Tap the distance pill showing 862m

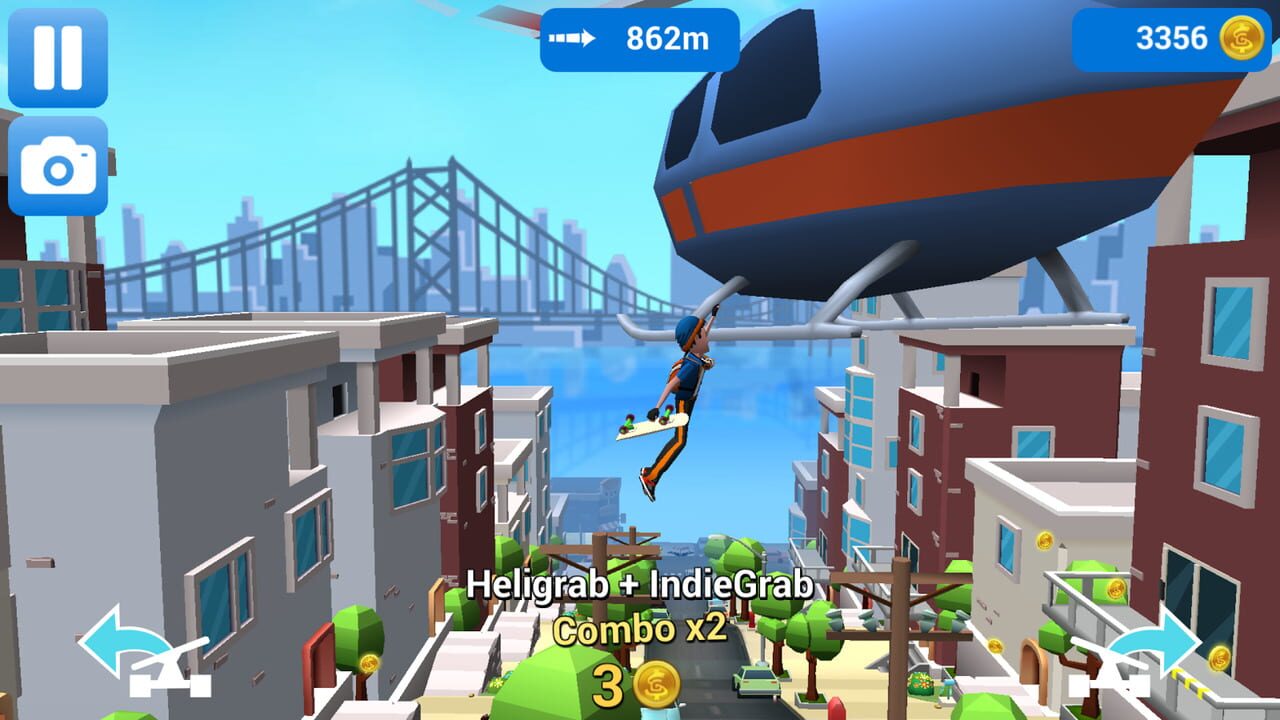[x=640, y=38]
